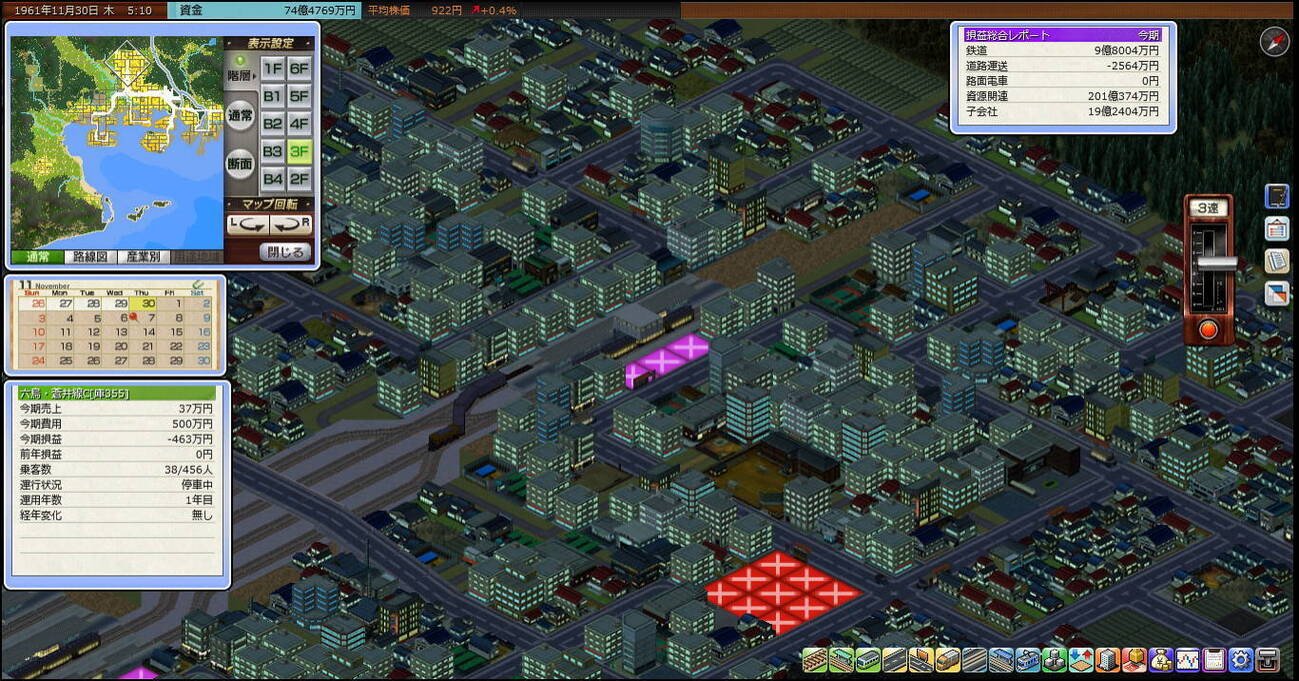Open the railway track construction tool
This screenshot has width=1299, height=681.
tap(816, 660)
